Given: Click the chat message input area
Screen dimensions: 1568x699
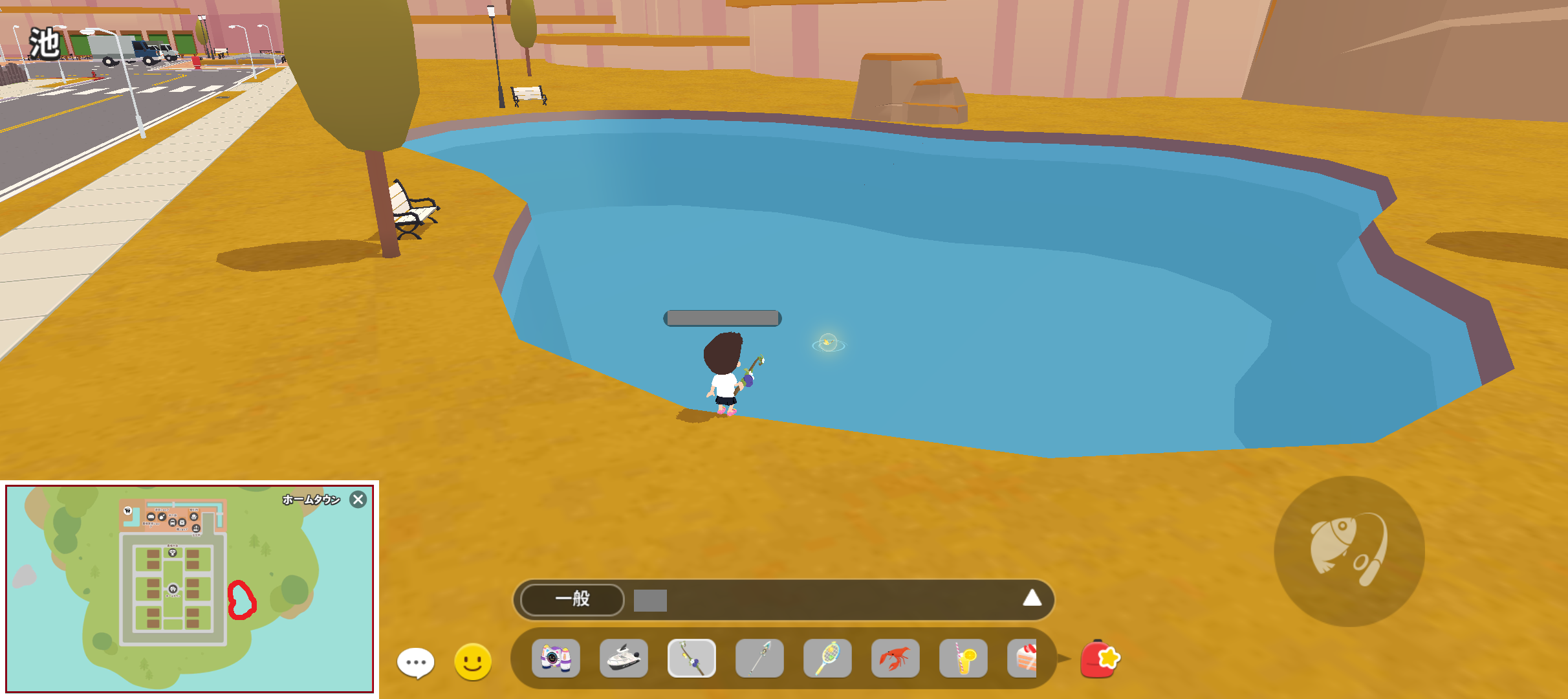Looking at the screenshot, I should [834, 600].
